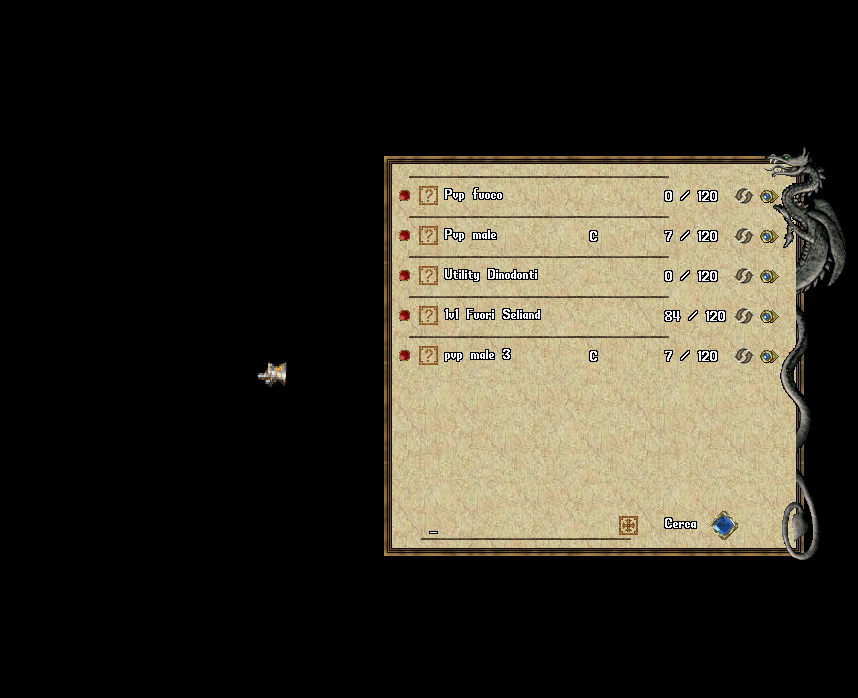
Task: Click the blue-gem gold button on Utility Dinodonti row
Action: pyautogui.click(x=768, y=276)
